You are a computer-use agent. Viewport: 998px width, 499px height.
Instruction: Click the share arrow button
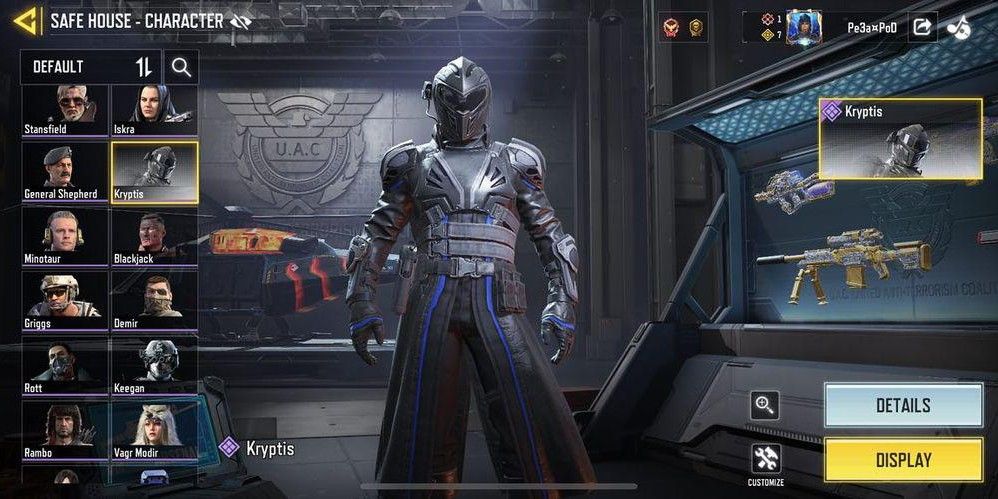click(x=922, y=27)
